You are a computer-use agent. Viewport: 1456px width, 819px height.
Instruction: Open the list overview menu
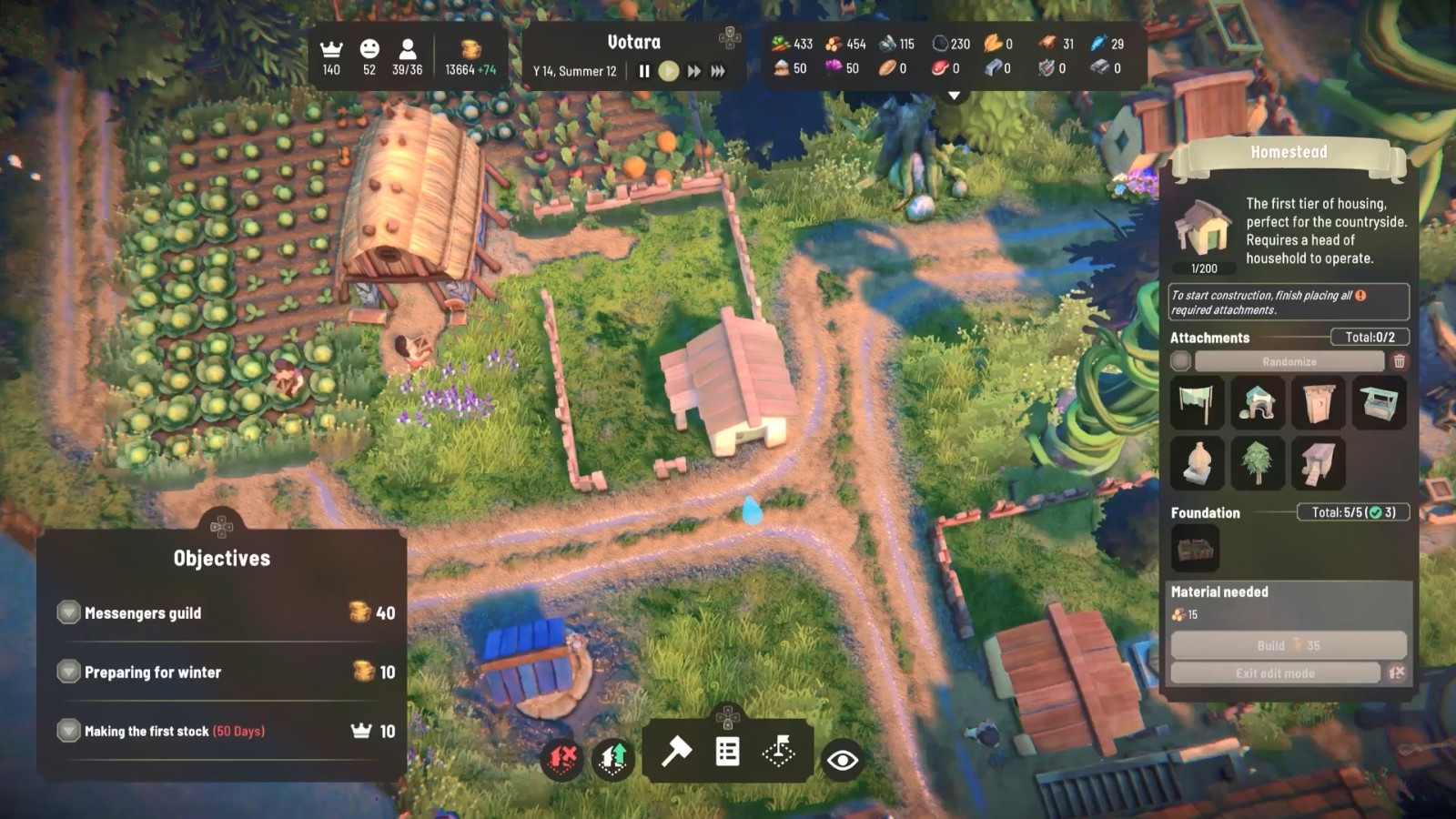point(727,752)
